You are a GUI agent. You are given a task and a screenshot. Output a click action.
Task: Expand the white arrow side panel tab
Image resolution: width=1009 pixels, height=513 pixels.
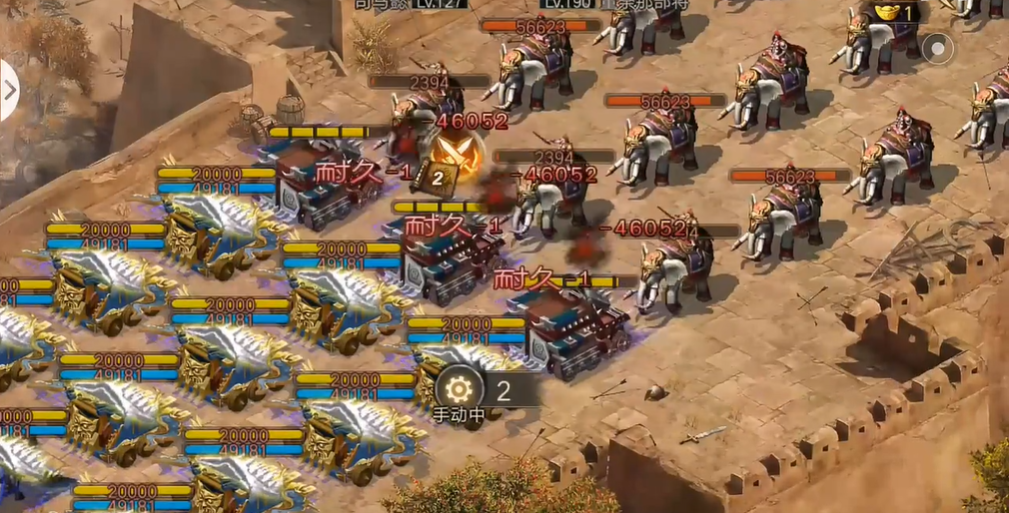[9, 90]
